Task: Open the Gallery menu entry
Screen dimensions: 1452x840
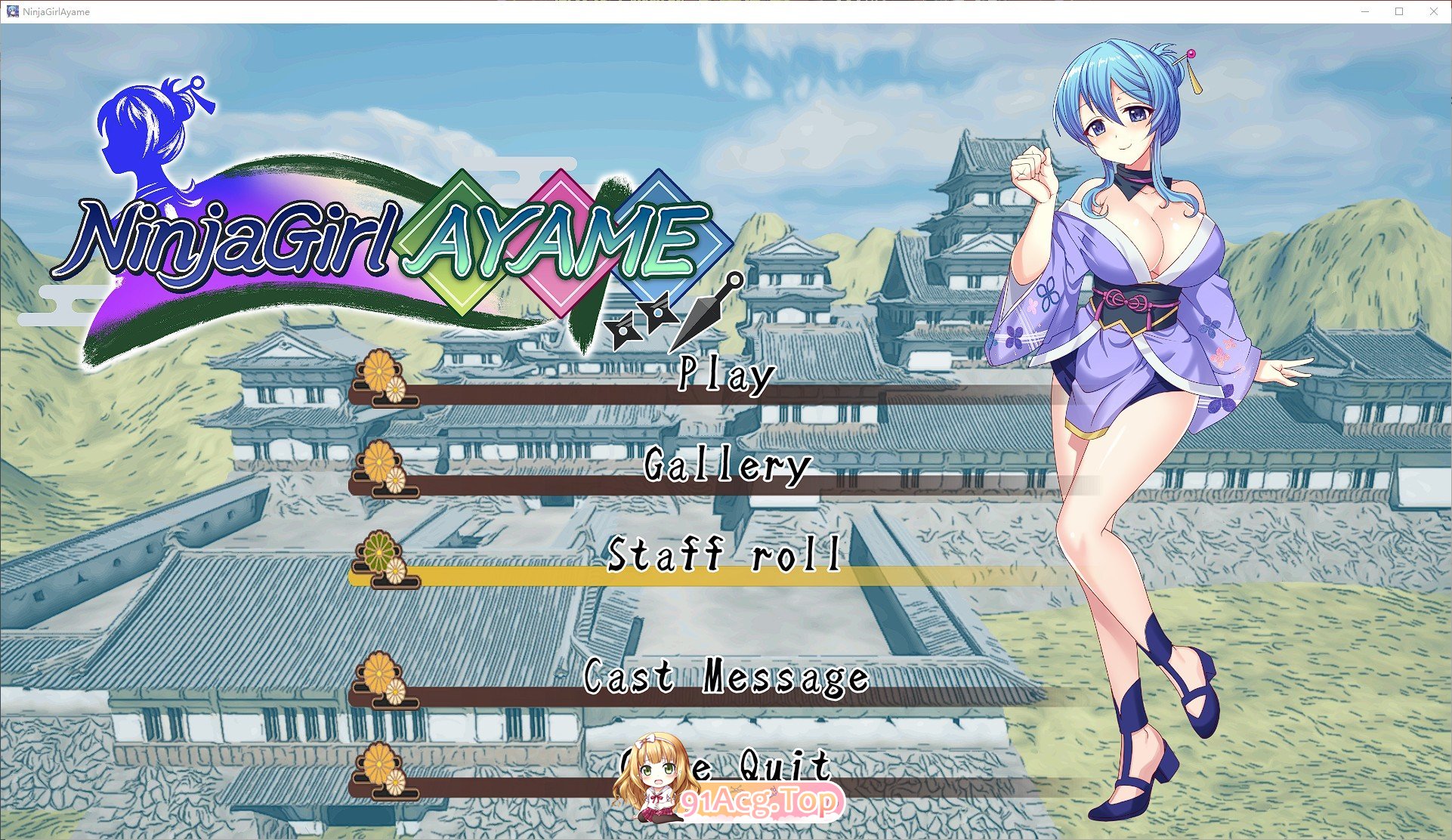Action: point(727,467)
